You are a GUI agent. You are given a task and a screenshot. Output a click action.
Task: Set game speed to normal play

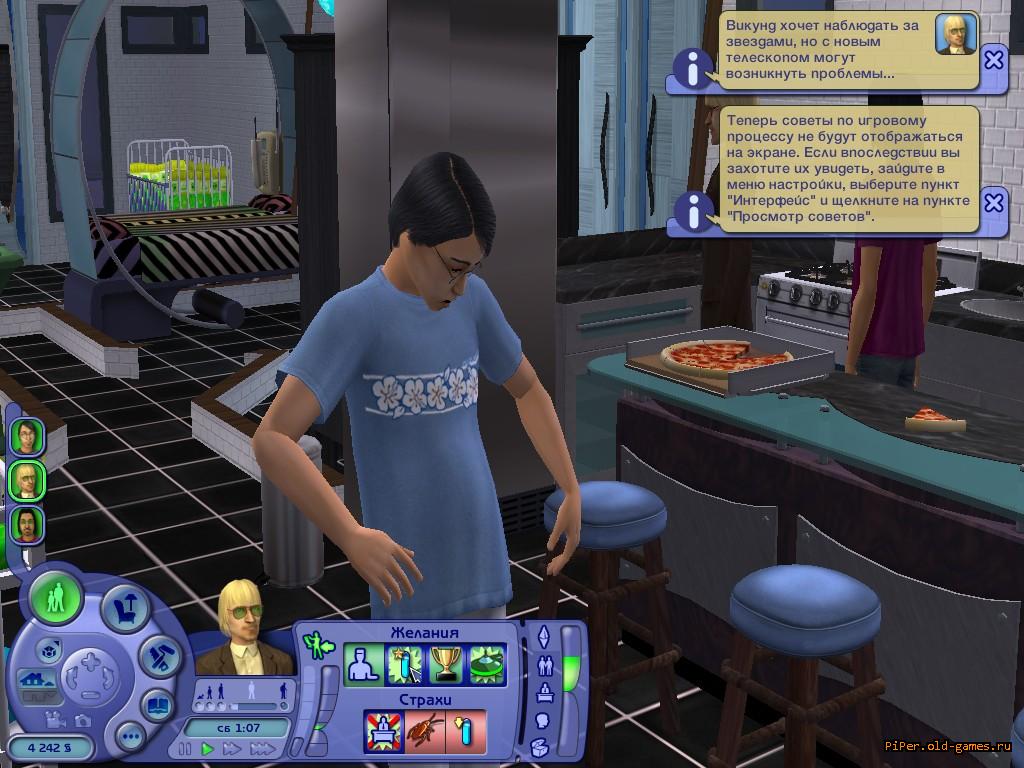coord(208,748)
